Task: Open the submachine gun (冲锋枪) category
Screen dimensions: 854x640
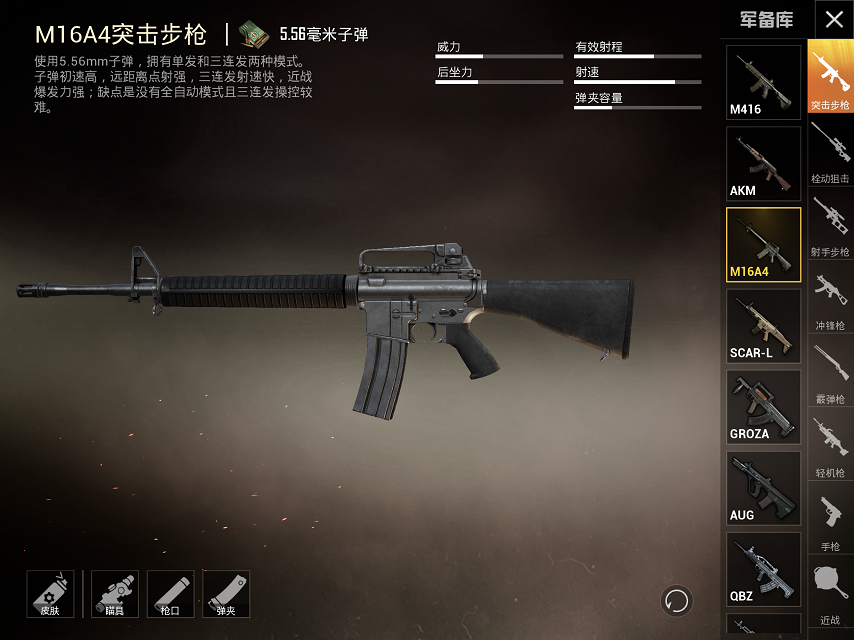Action: coord(830,298)
